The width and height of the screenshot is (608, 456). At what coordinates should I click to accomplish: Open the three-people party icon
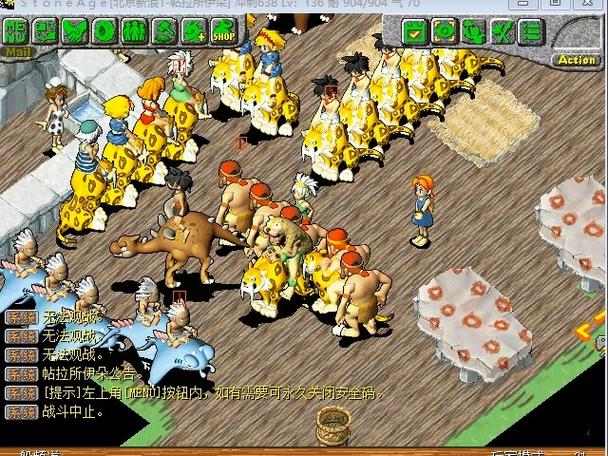pyautogui.click(x=133, y=32)
